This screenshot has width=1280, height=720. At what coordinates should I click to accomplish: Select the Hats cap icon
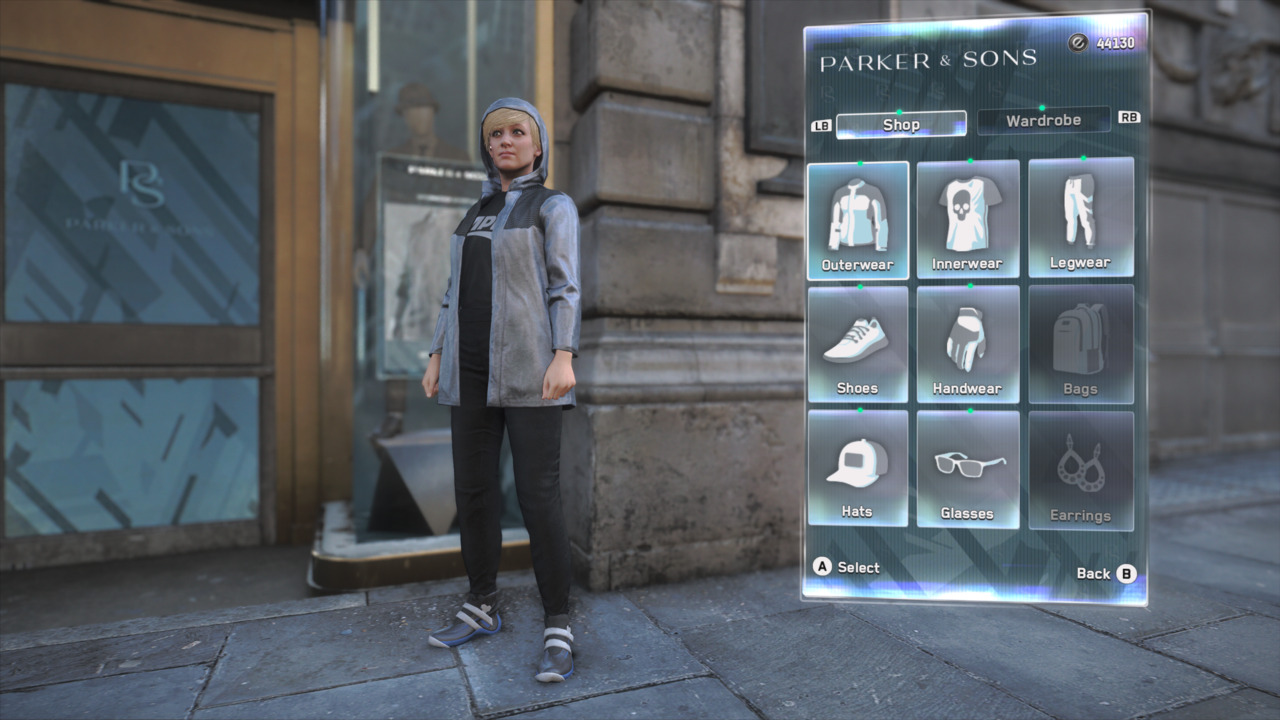click(858, 465)
